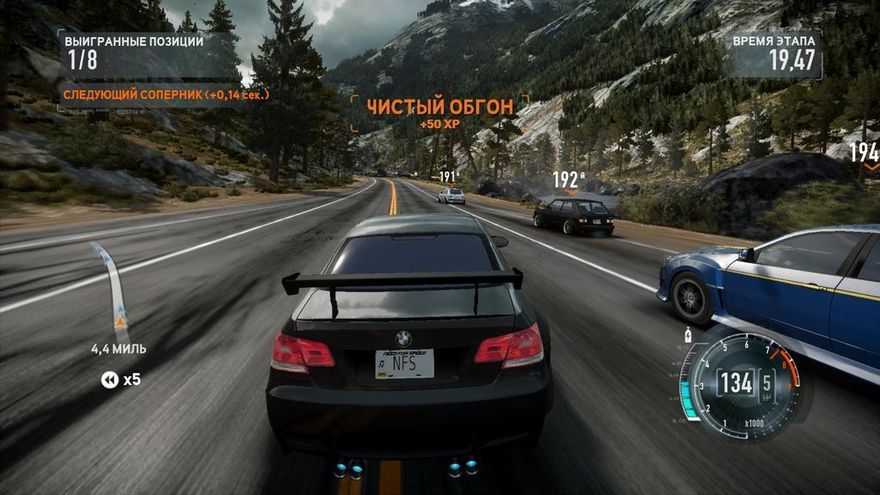Select the rewind icon beside x5
Screen dimensions: 880x495
point(109,379)
